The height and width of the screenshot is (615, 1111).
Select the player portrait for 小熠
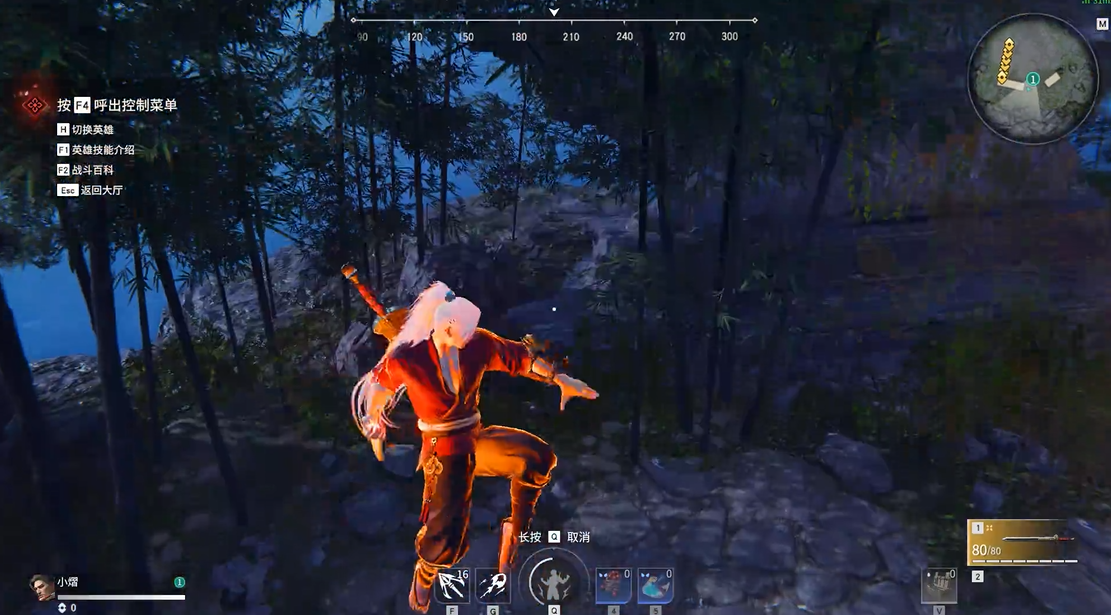(41, 587)
